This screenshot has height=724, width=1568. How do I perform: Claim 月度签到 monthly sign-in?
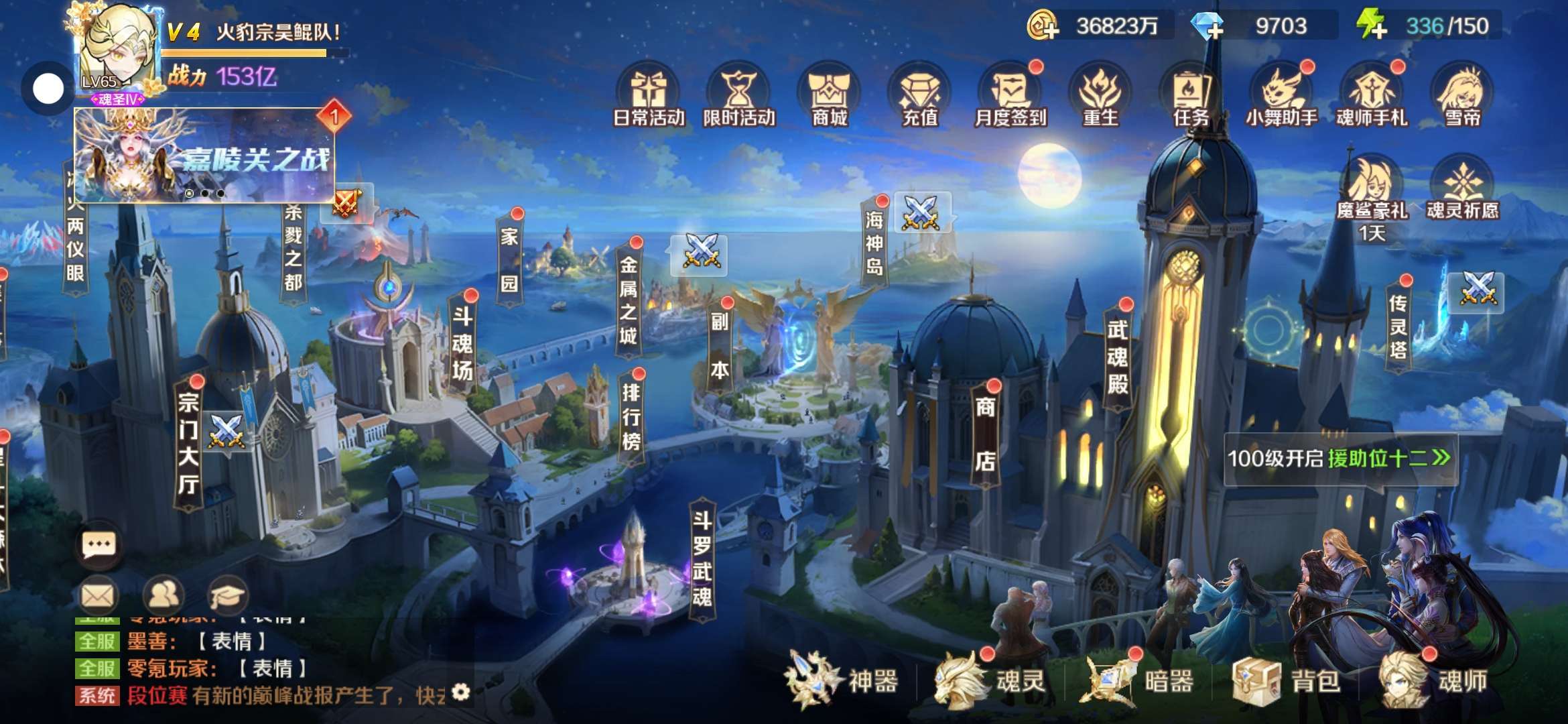(x=1010, y=97)
